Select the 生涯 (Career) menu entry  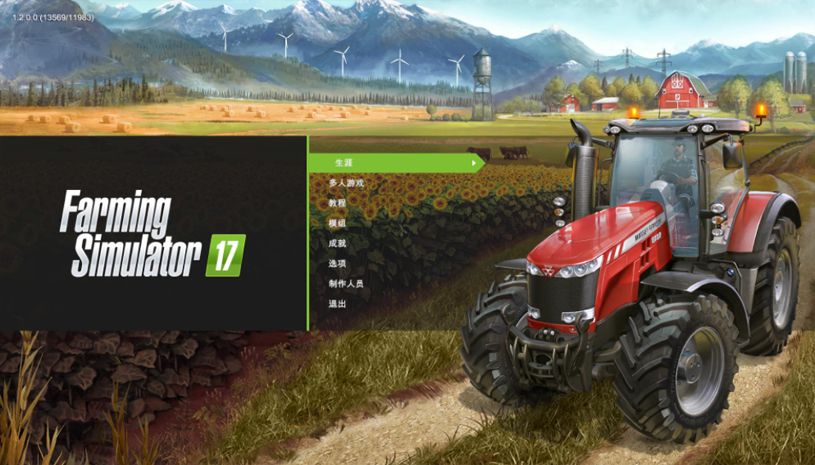344,162
